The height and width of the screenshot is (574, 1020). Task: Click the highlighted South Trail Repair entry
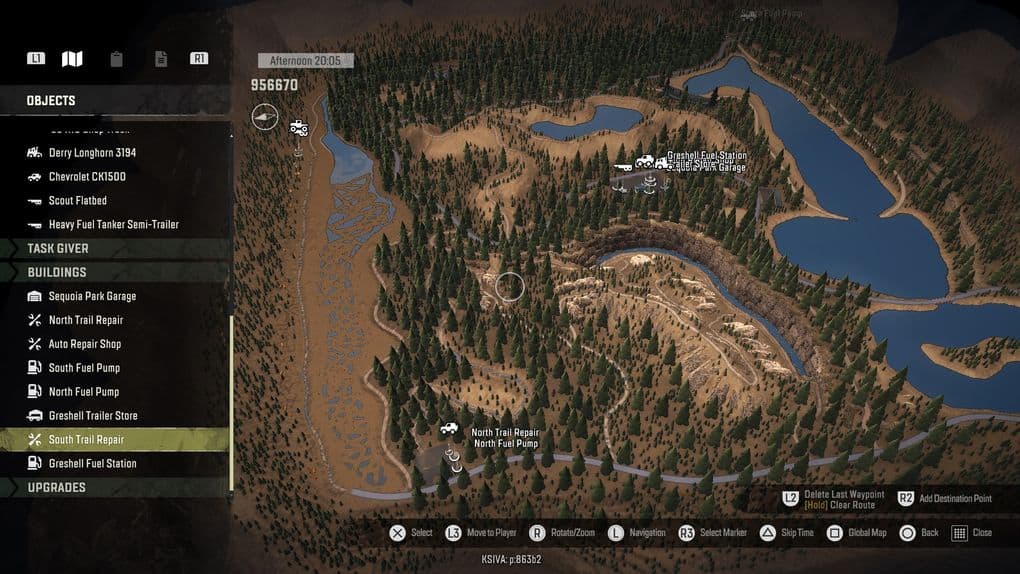coord(86,440)
